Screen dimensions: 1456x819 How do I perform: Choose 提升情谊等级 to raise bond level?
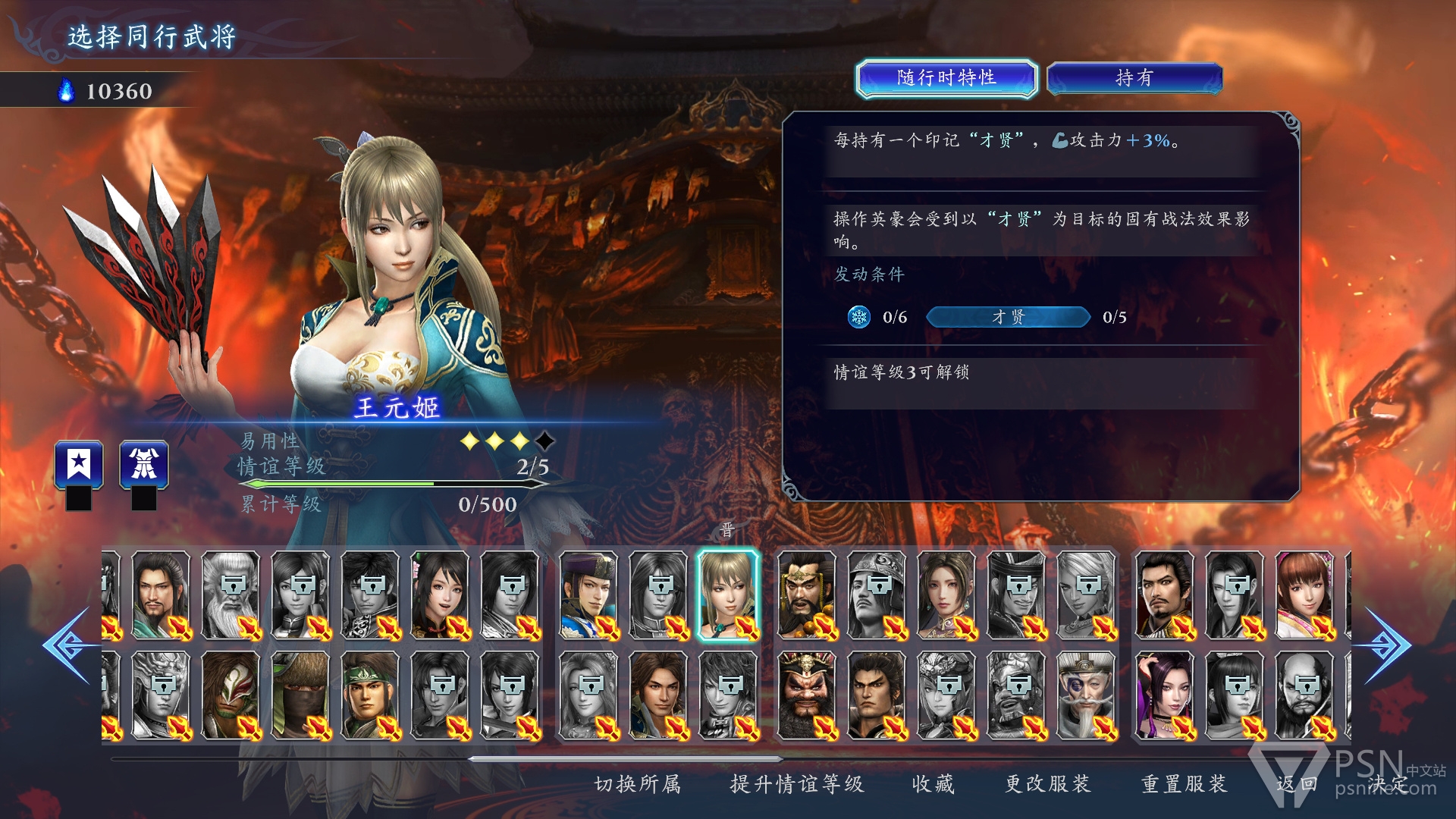click(796, 784)
